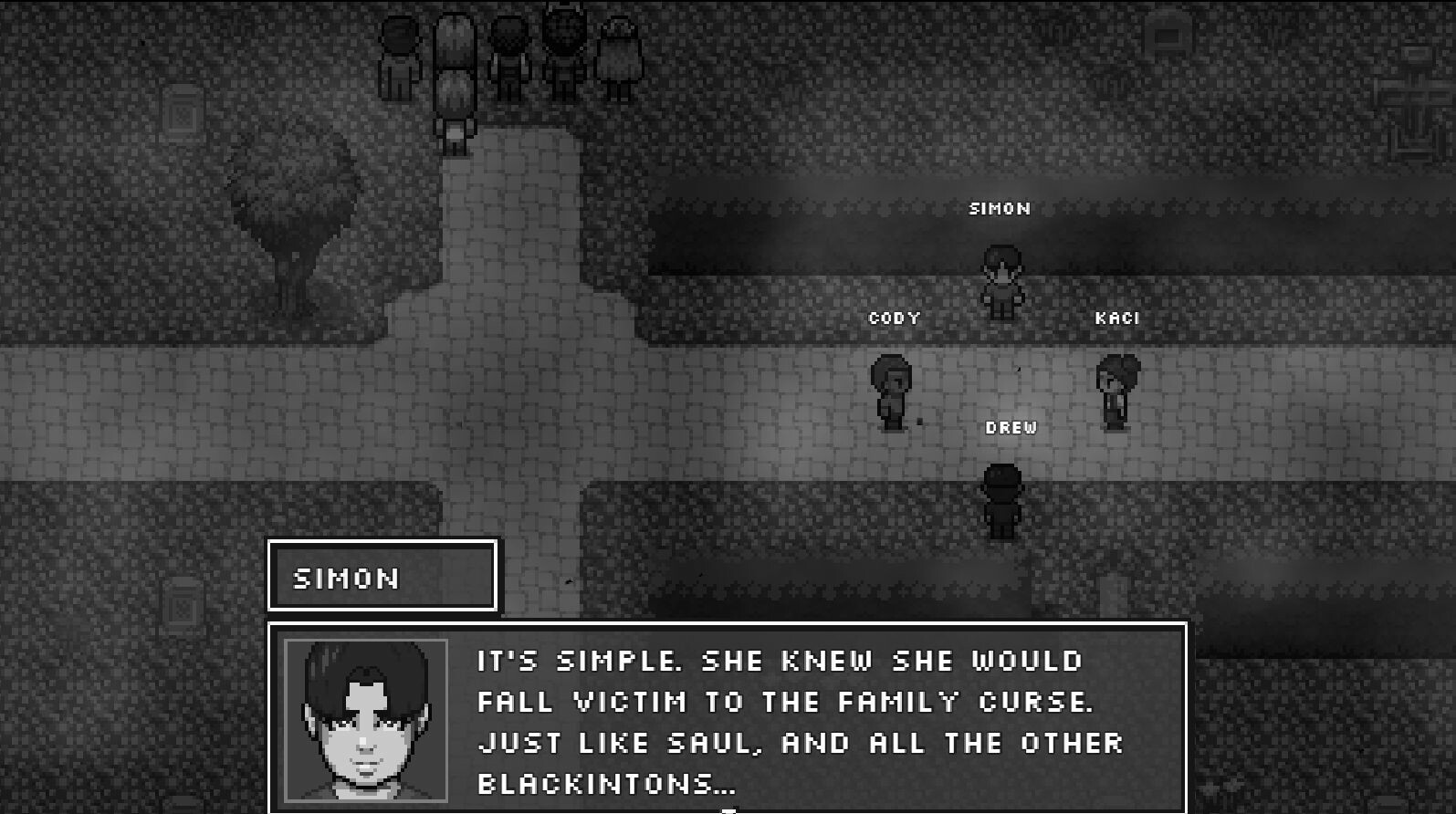Click the KACI name label
1456x814 pixels.
click(x=1117, y=318)
